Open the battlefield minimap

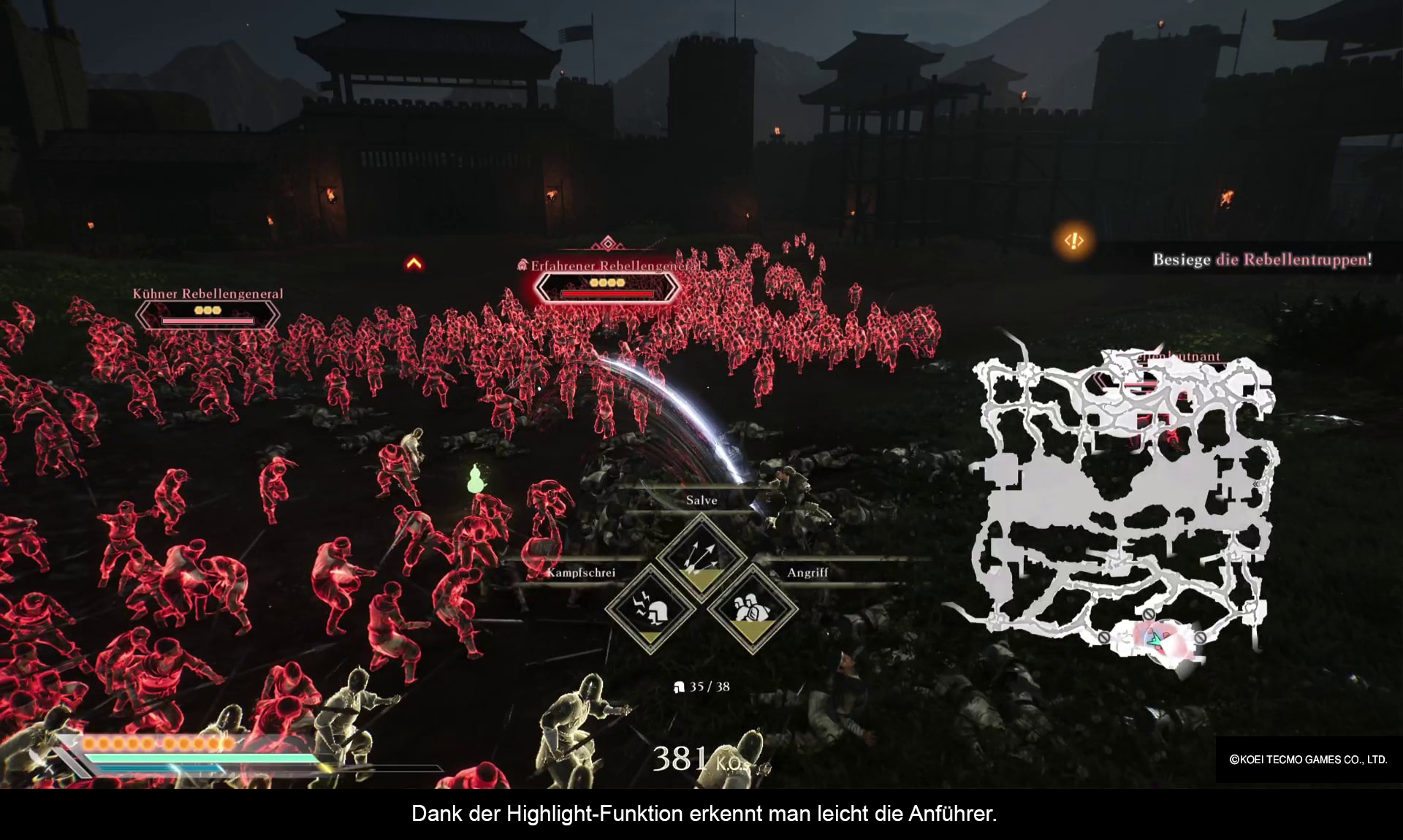point(1125,504)
